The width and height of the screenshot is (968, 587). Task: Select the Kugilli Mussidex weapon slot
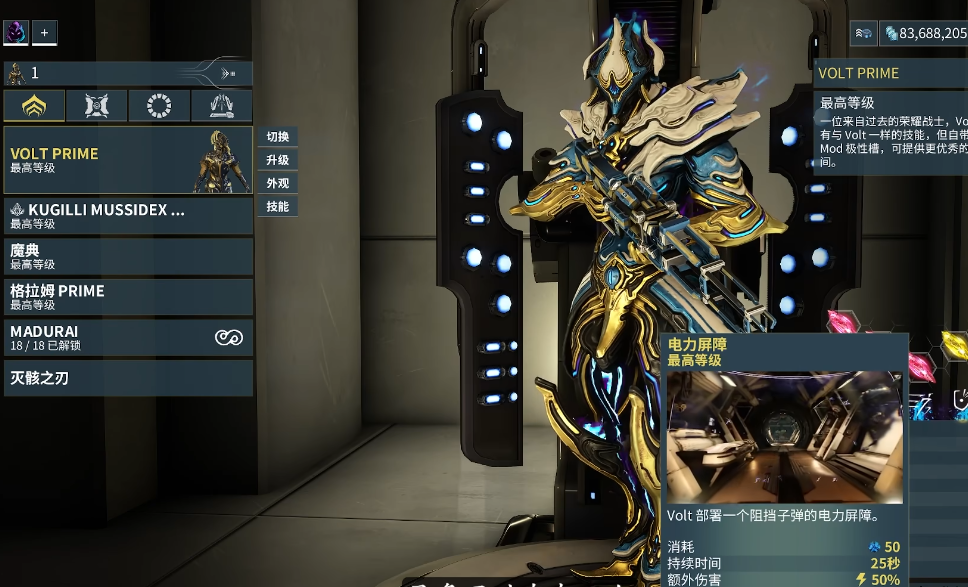coord(128,216)
